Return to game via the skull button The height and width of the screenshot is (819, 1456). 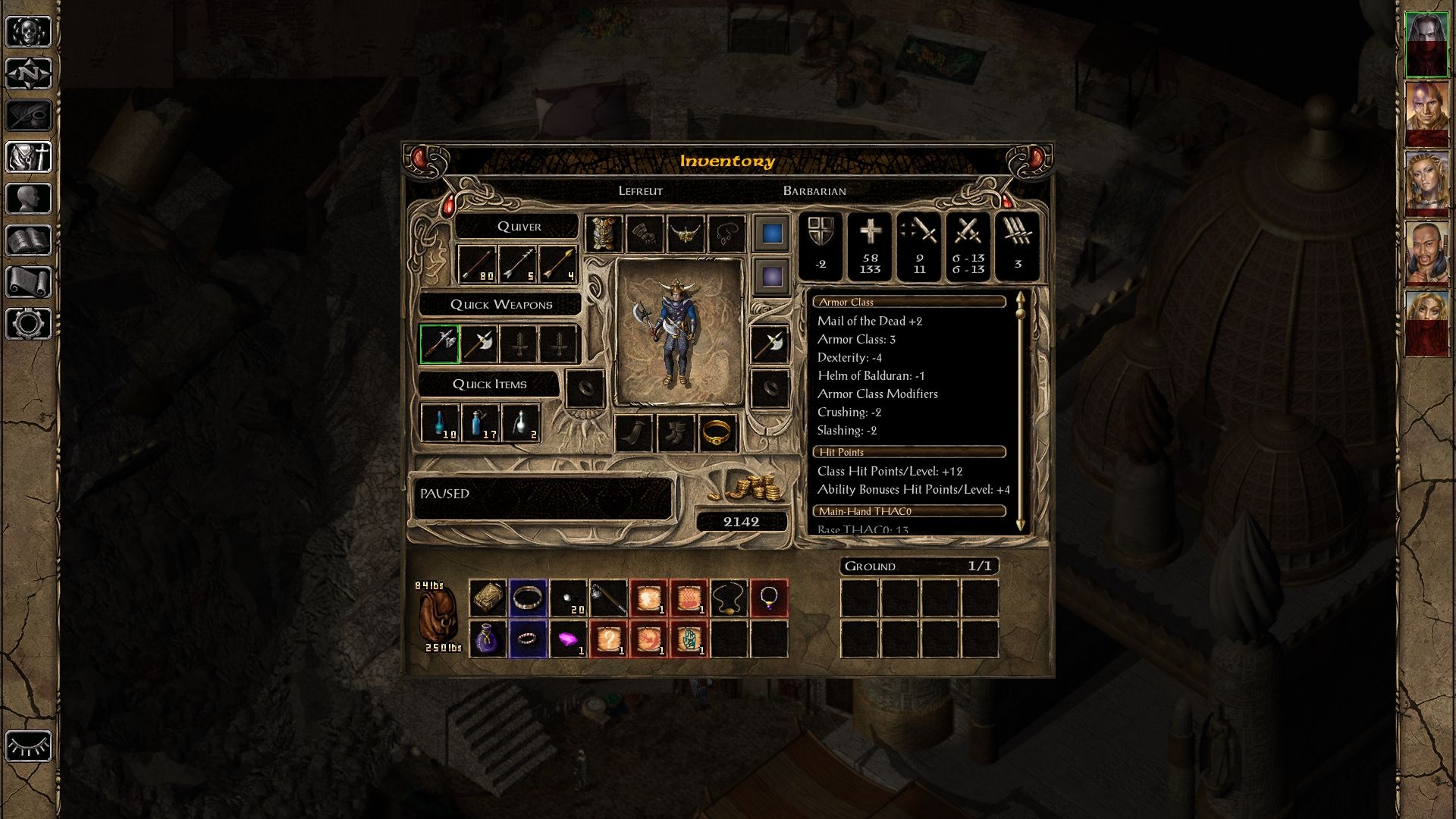[29, 32]
